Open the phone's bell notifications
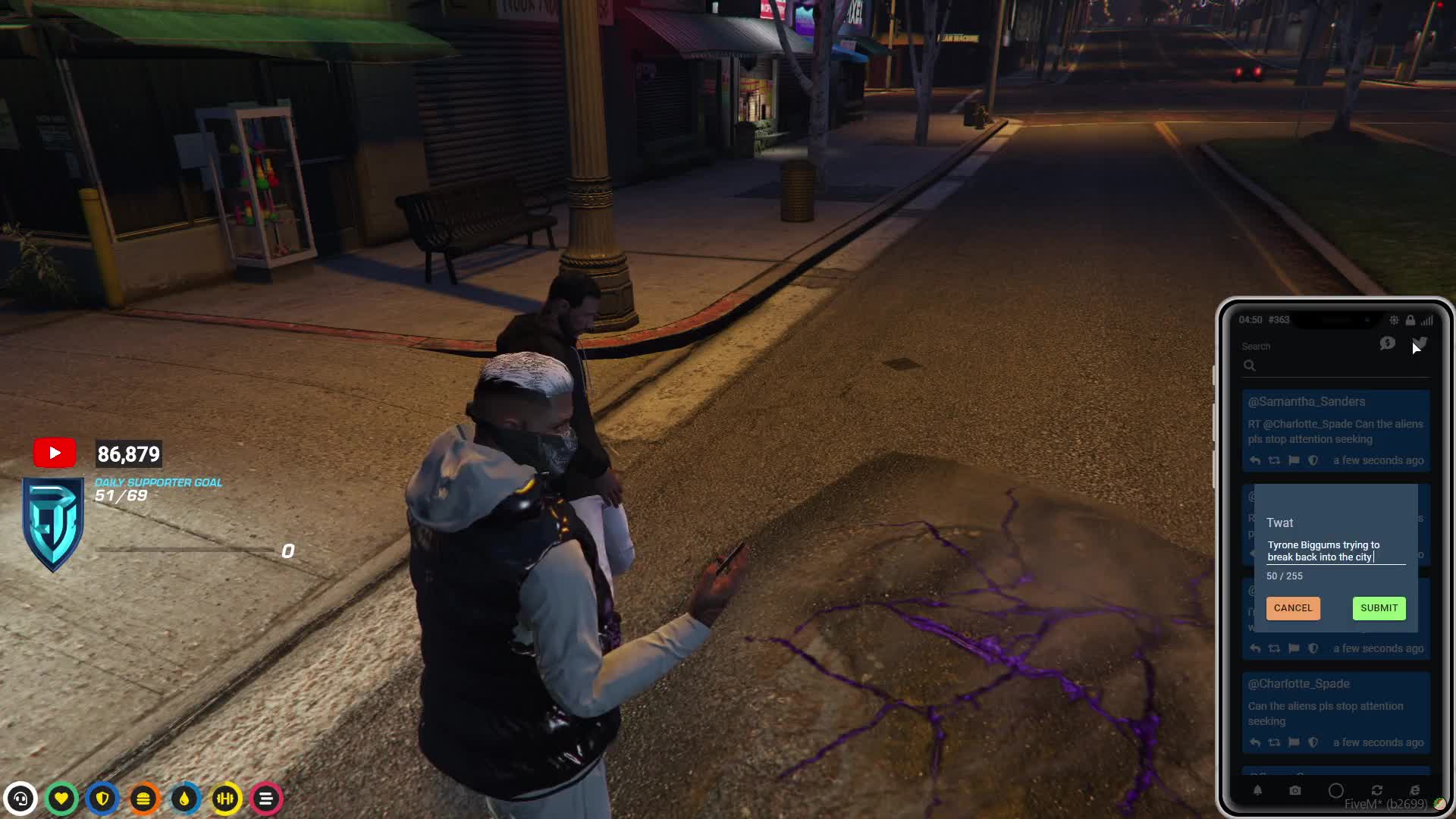The height and width of the screenshot is (819, 1456). [1257, 790]
